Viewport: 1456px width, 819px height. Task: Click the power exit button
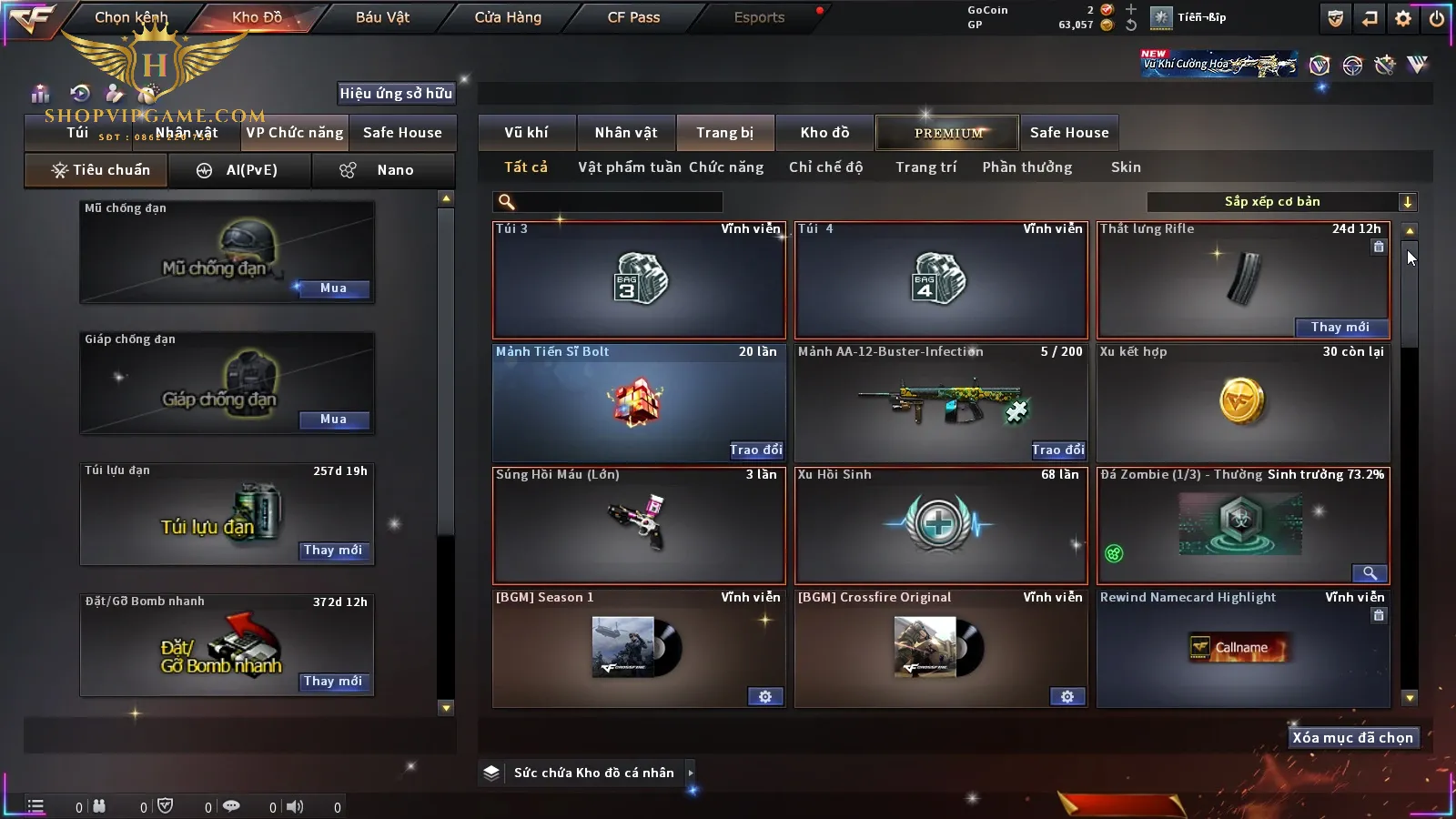click(x=1437, y=18)
